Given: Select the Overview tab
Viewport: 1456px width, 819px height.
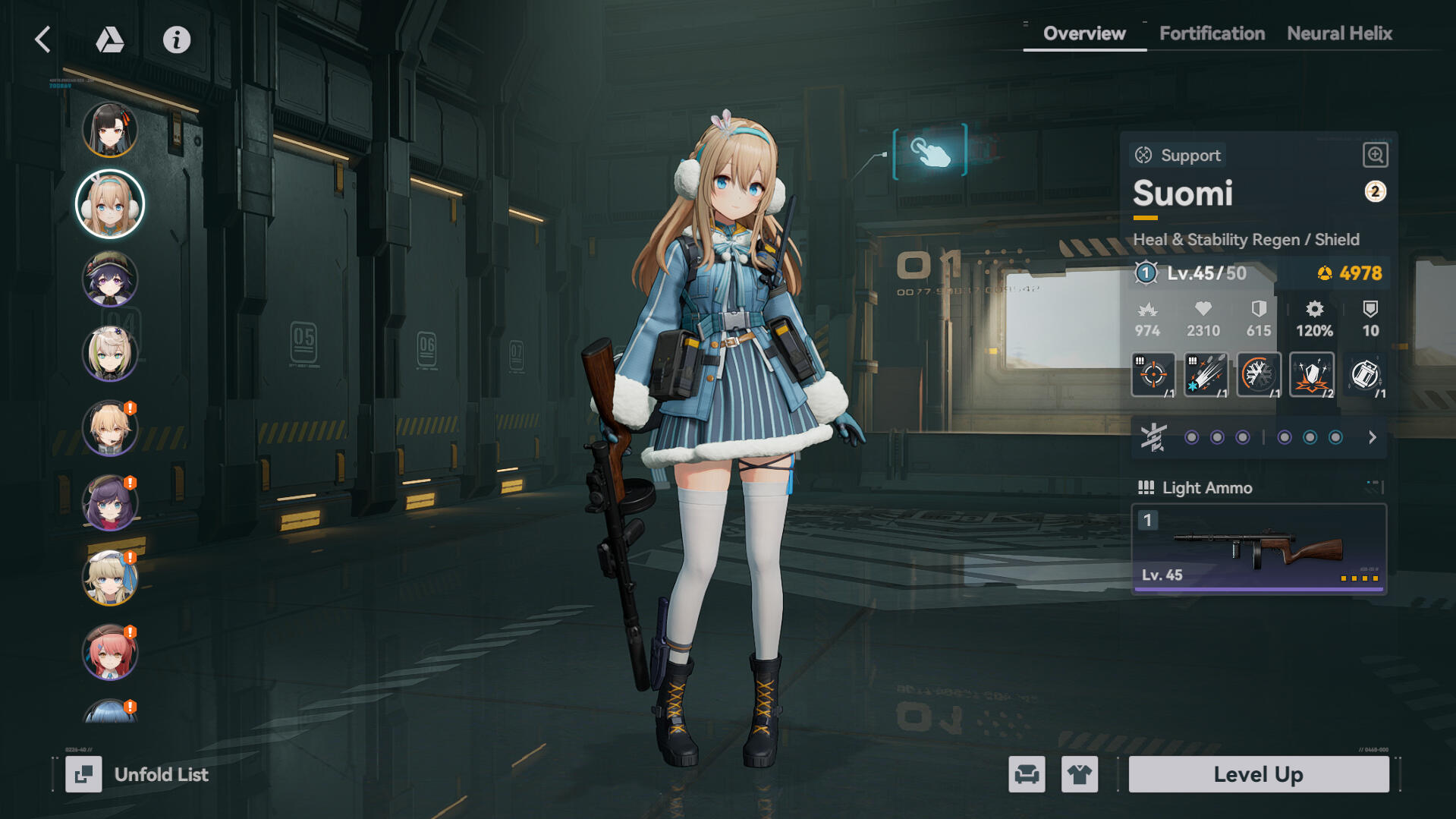Looking at the screenshot, I should [1084, 33].
